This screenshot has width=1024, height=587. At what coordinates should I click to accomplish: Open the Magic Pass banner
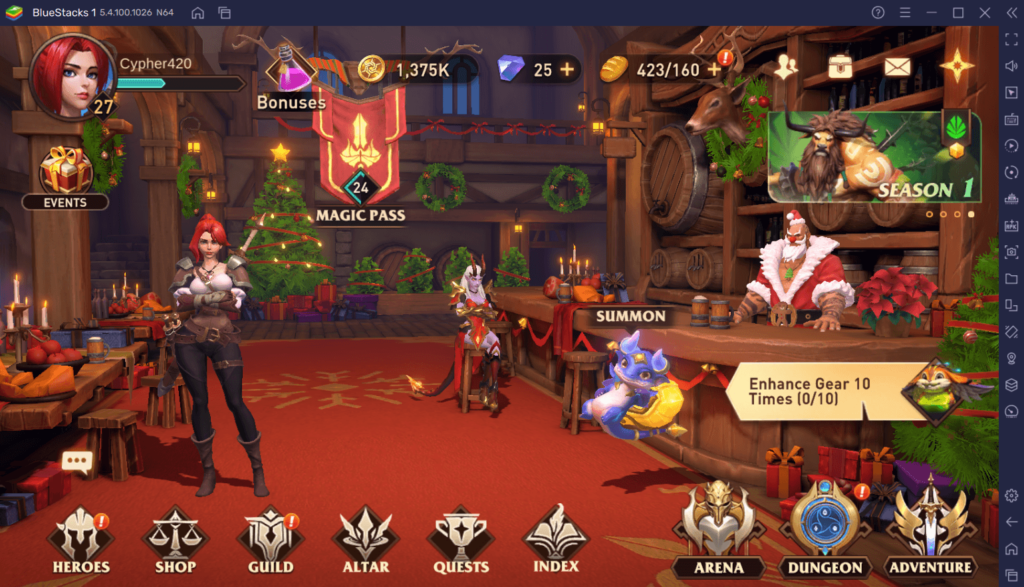tap(360, 150)
